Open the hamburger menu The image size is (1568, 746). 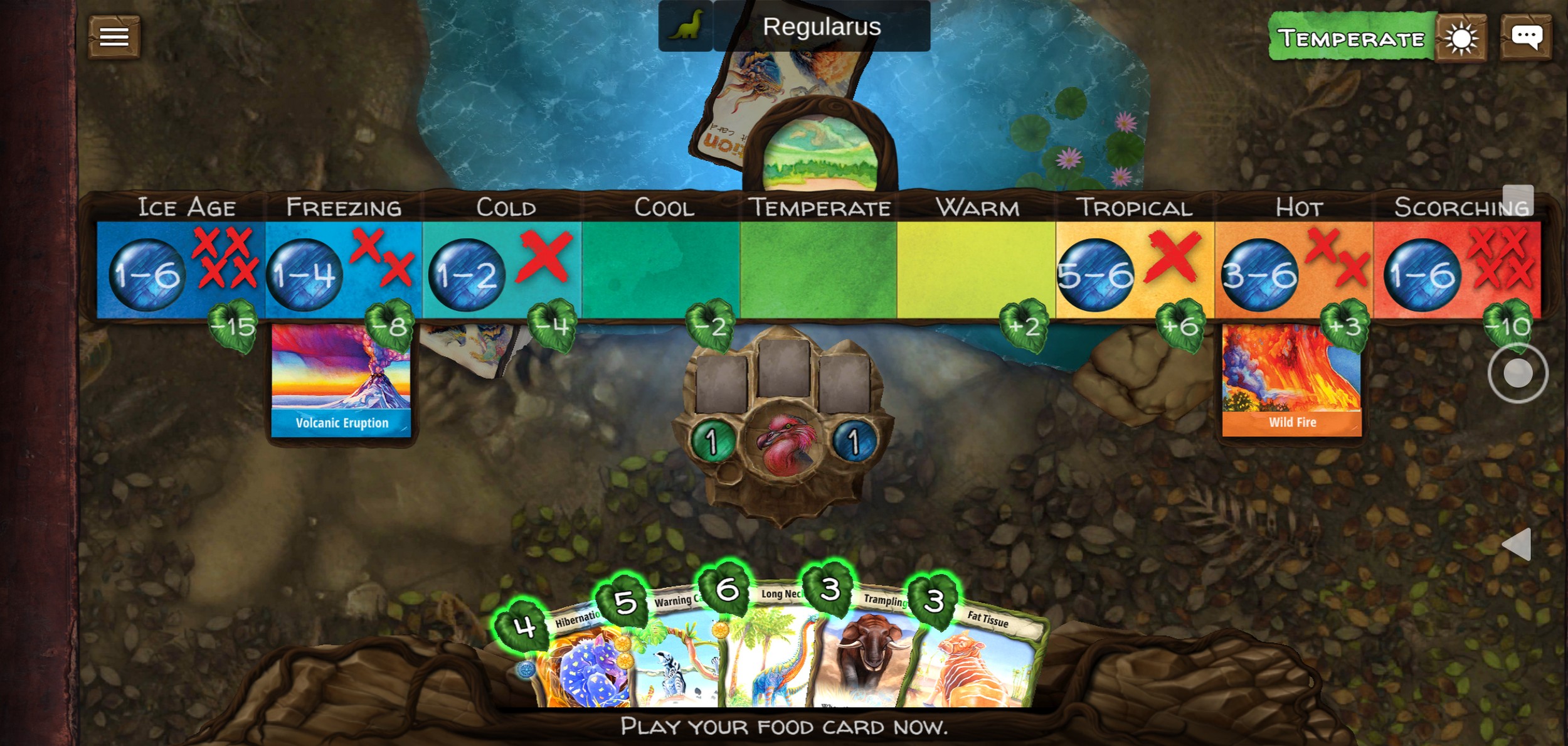point(114,37)
